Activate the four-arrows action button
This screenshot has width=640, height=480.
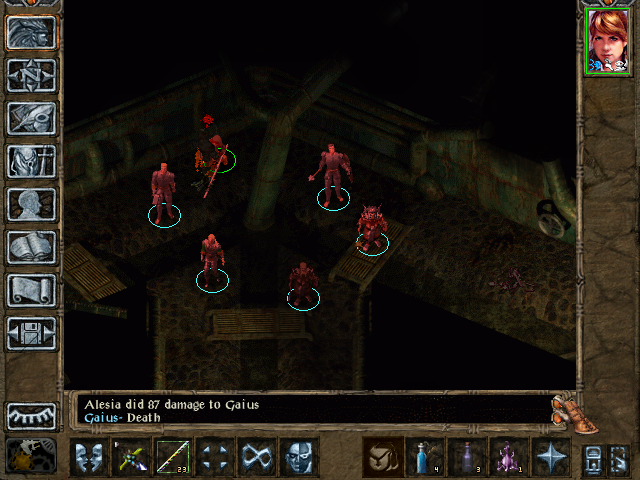click(215, 458)
